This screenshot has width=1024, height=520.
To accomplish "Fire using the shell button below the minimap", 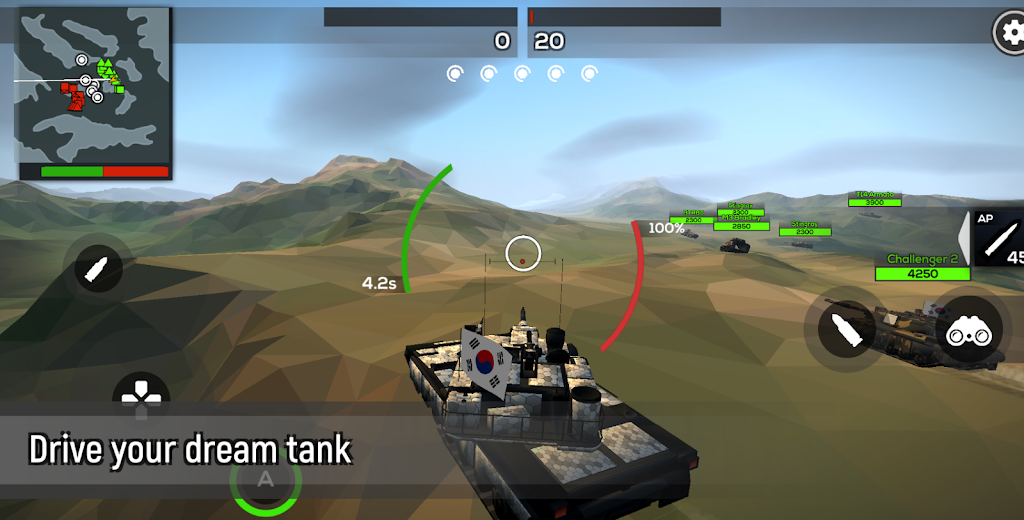I will [100, 268].
